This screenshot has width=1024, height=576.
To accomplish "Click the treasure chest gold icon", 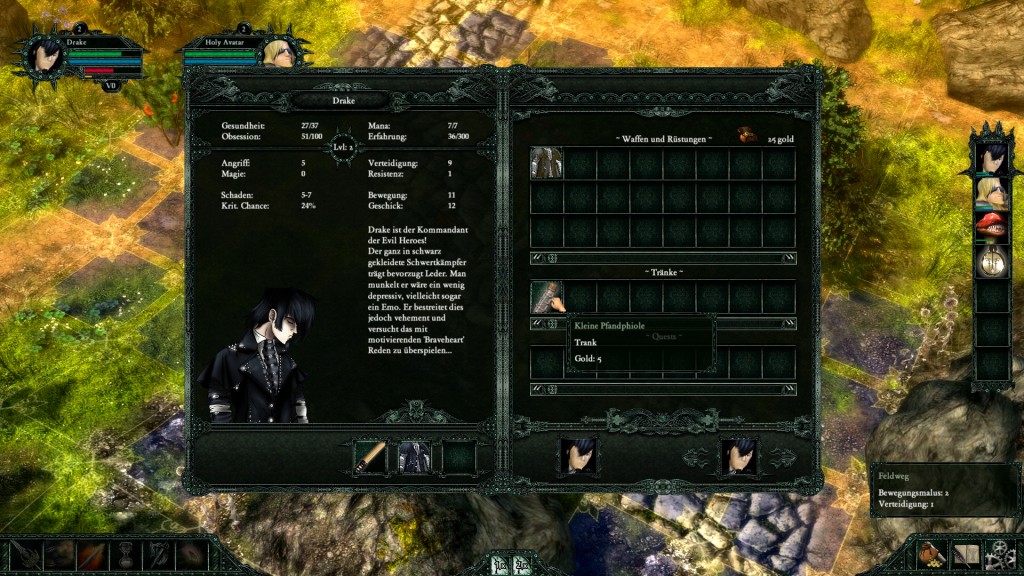I will 746,136.
